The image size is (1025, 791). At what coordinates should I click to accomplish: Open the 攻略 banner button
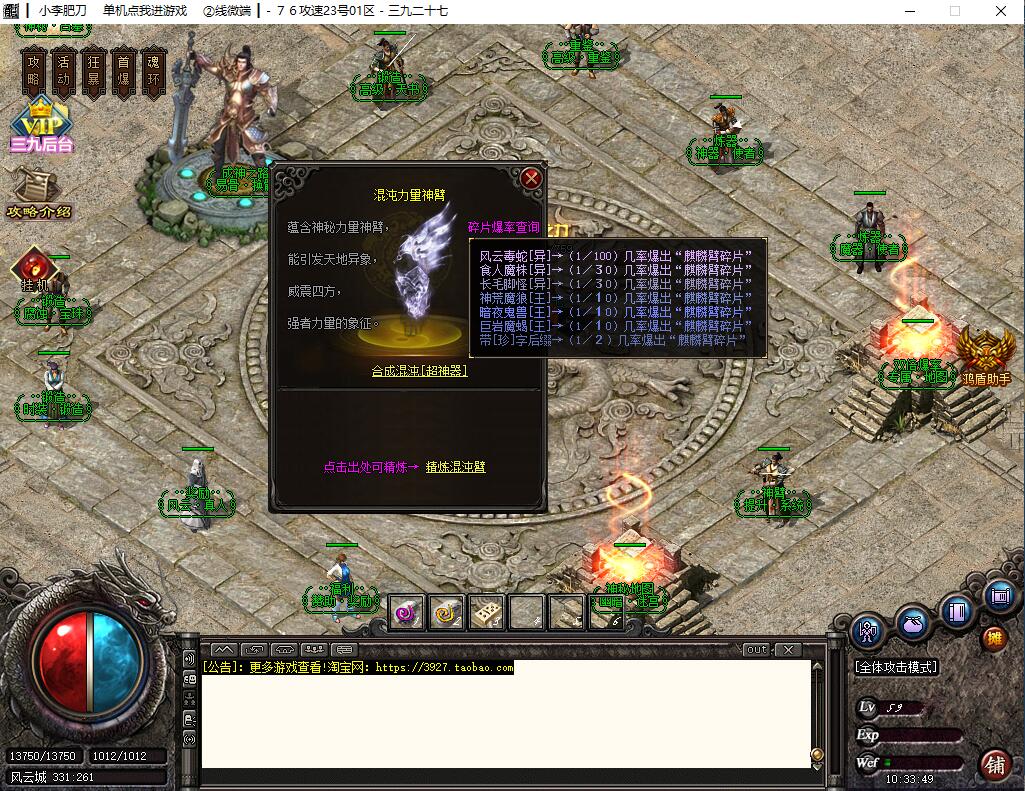(35, 71)
